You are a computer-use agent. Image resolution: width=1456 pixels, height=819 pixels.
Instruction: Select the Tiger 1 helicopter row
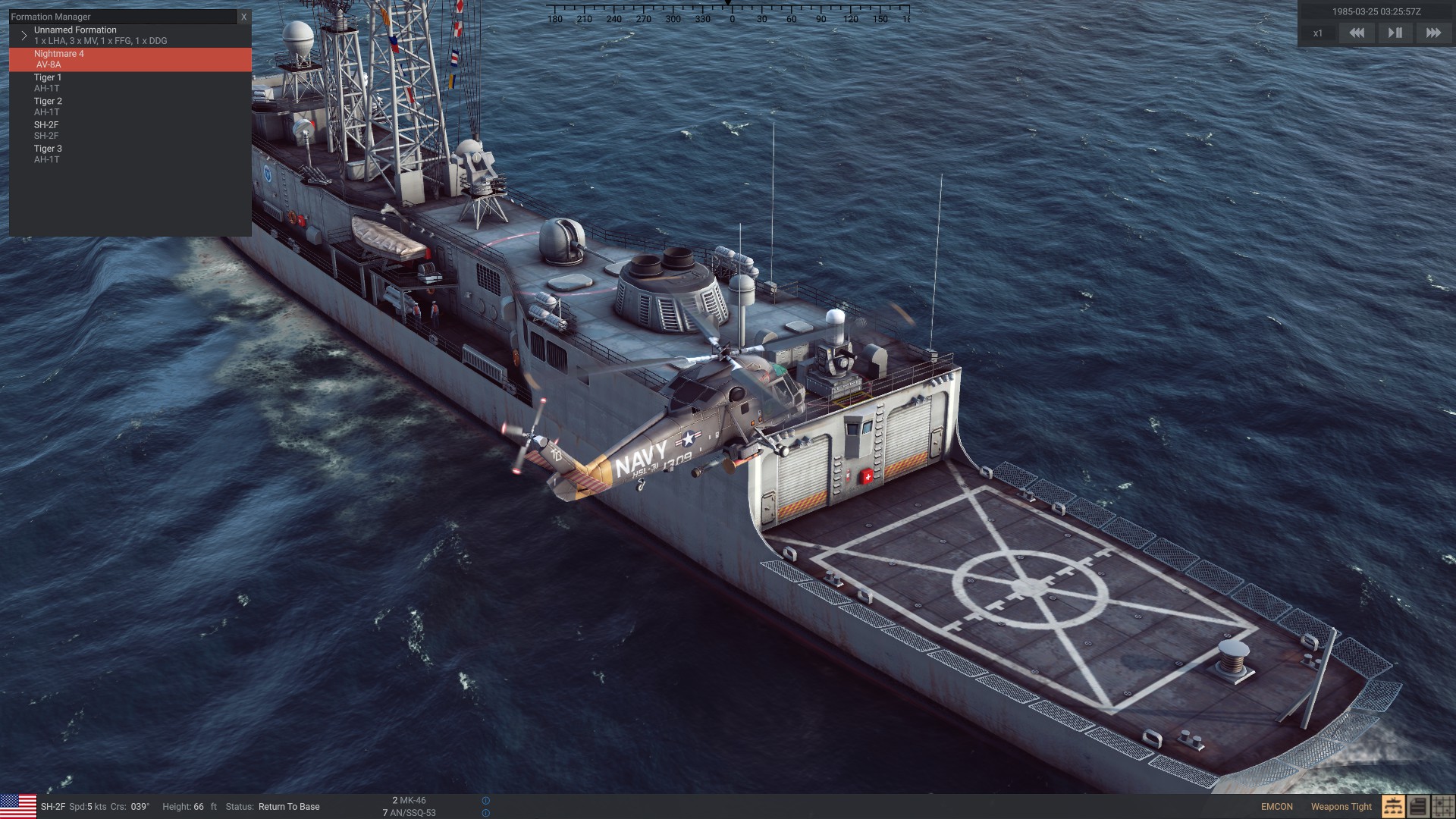(x=130, y=83)
